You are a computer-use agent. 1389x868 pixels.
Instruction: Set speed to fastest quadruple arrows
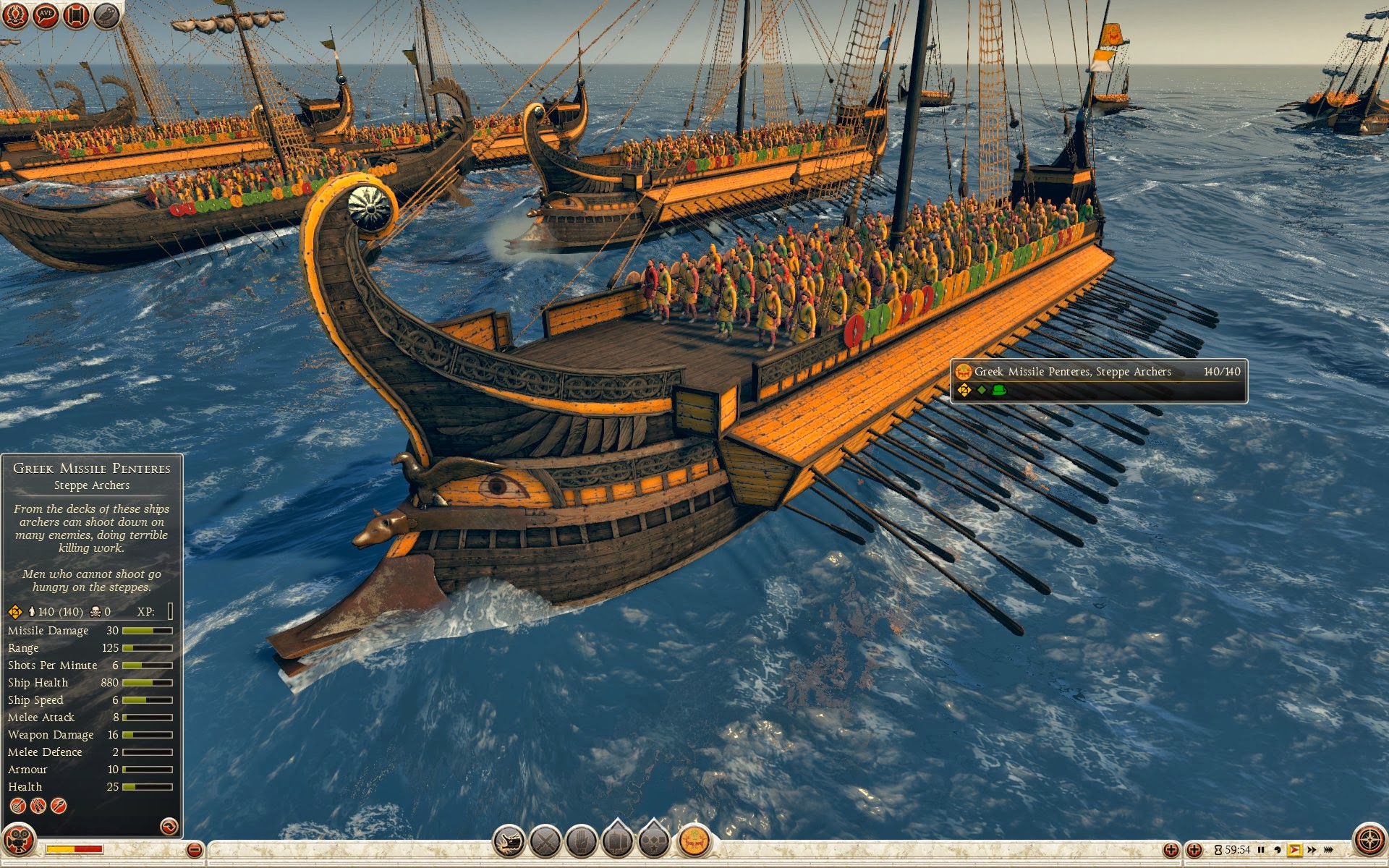pos(1329,850)
